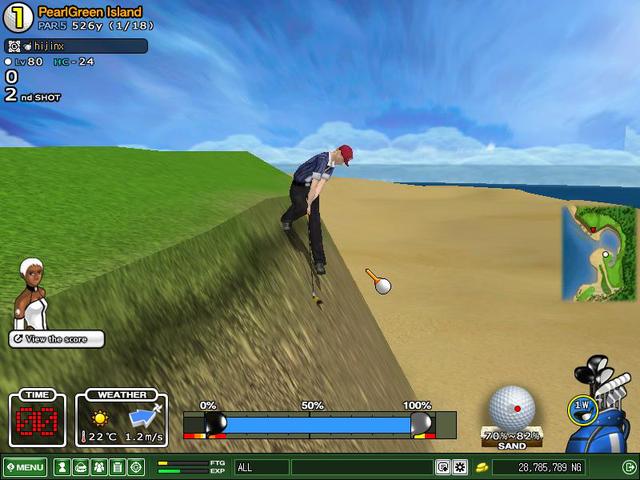Click View the score button
The height and width of the screenshot is (480, 640).
[57, 339]
